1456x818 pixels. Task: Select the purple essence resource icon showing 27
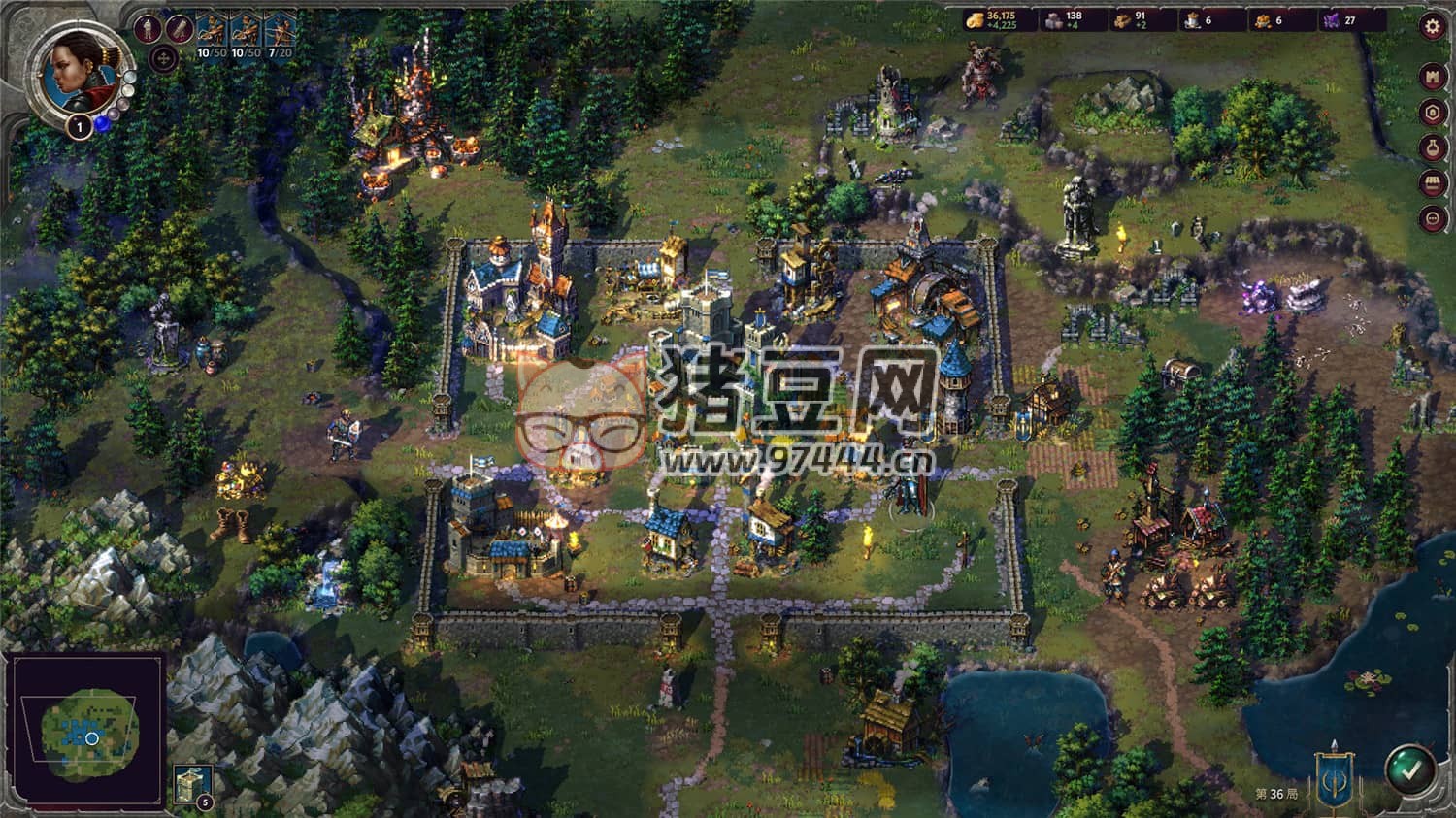[1331, 19]
